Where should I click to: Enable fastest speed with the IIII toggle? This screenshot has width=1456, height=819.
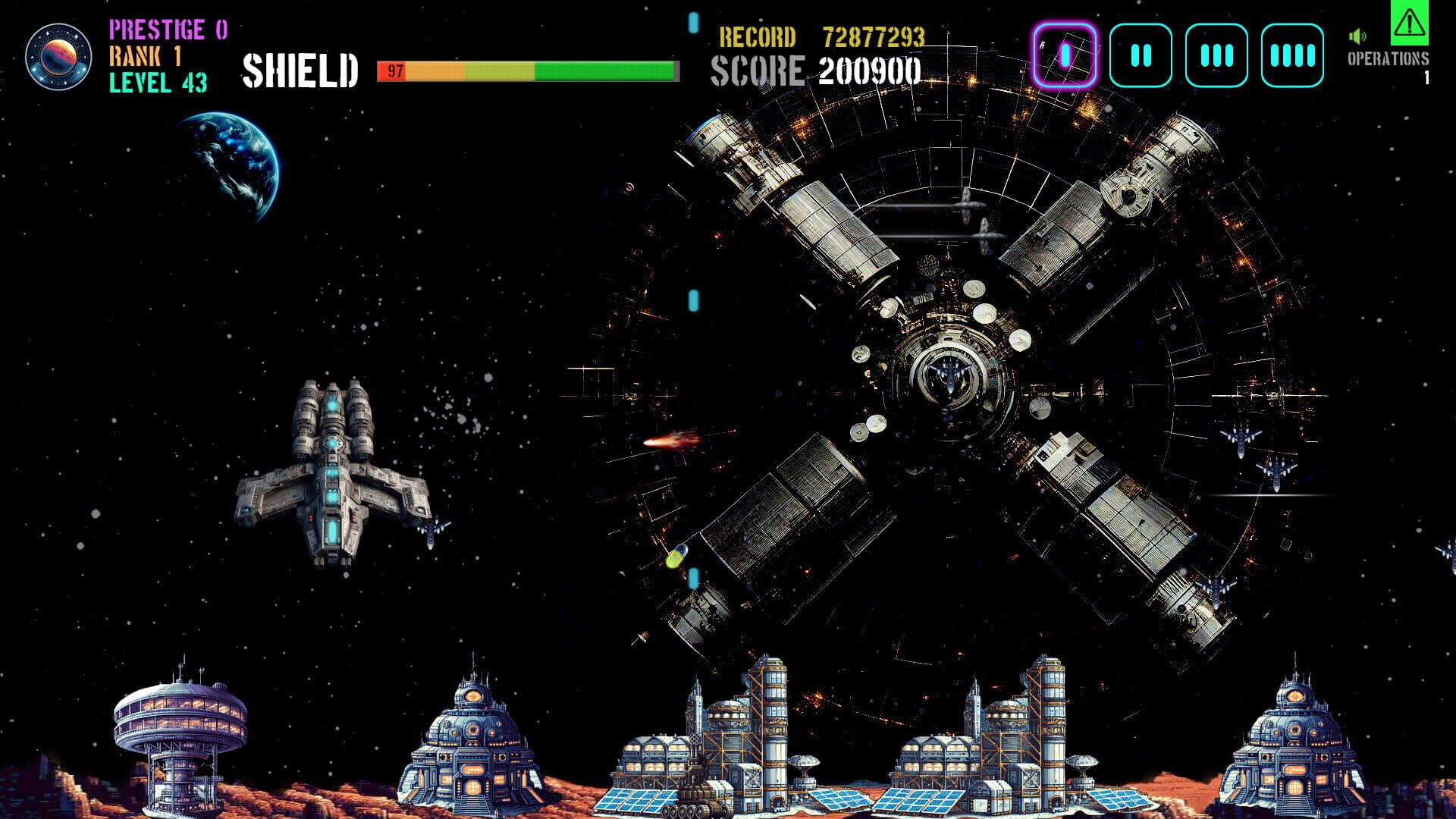tap(1291, 55)
